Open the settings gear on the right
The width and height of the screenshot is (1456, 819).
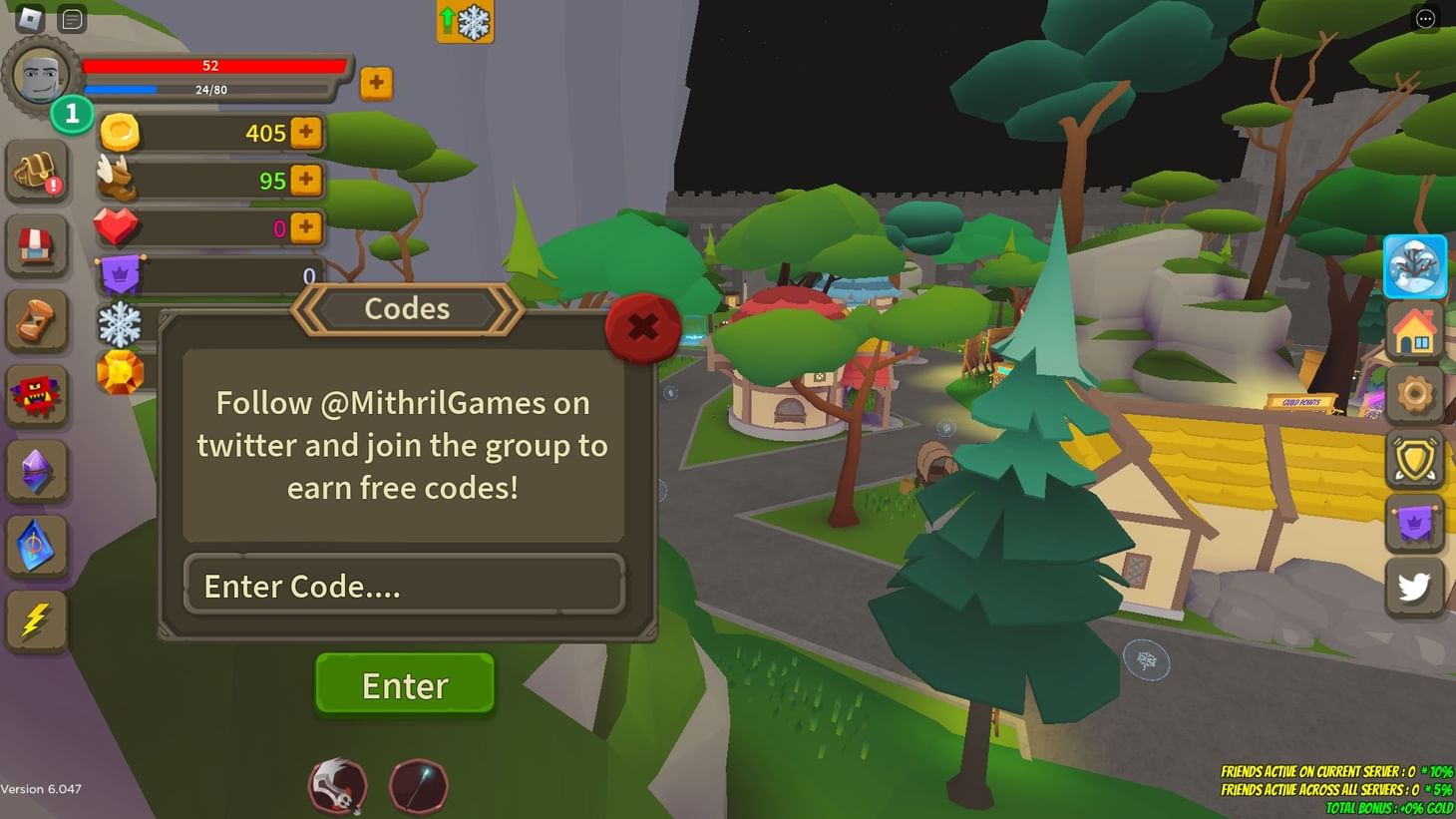coord(1415,394)
